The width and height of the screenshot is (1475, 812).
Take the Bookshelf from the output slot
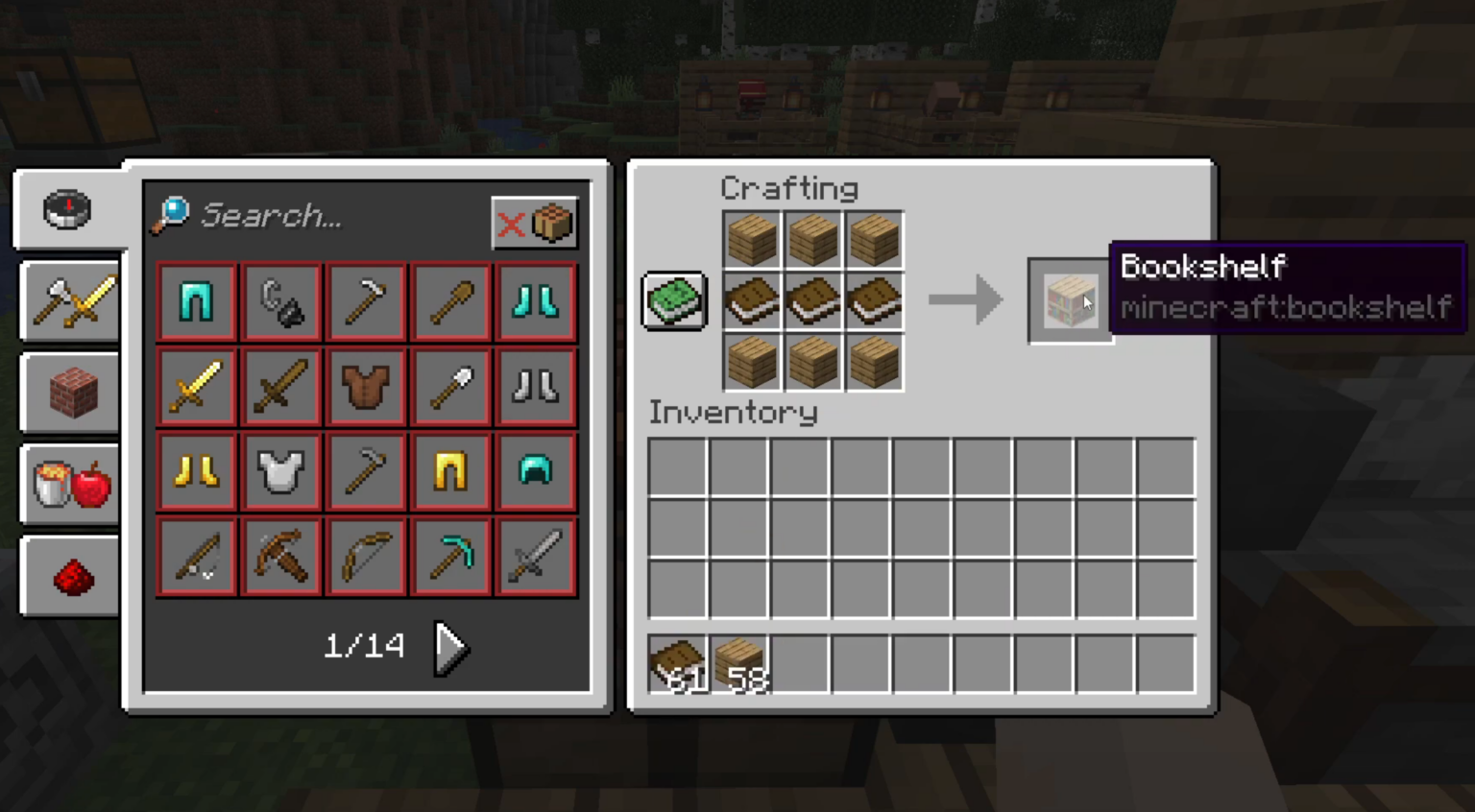pyautogui.click(x=1070, y=300)
